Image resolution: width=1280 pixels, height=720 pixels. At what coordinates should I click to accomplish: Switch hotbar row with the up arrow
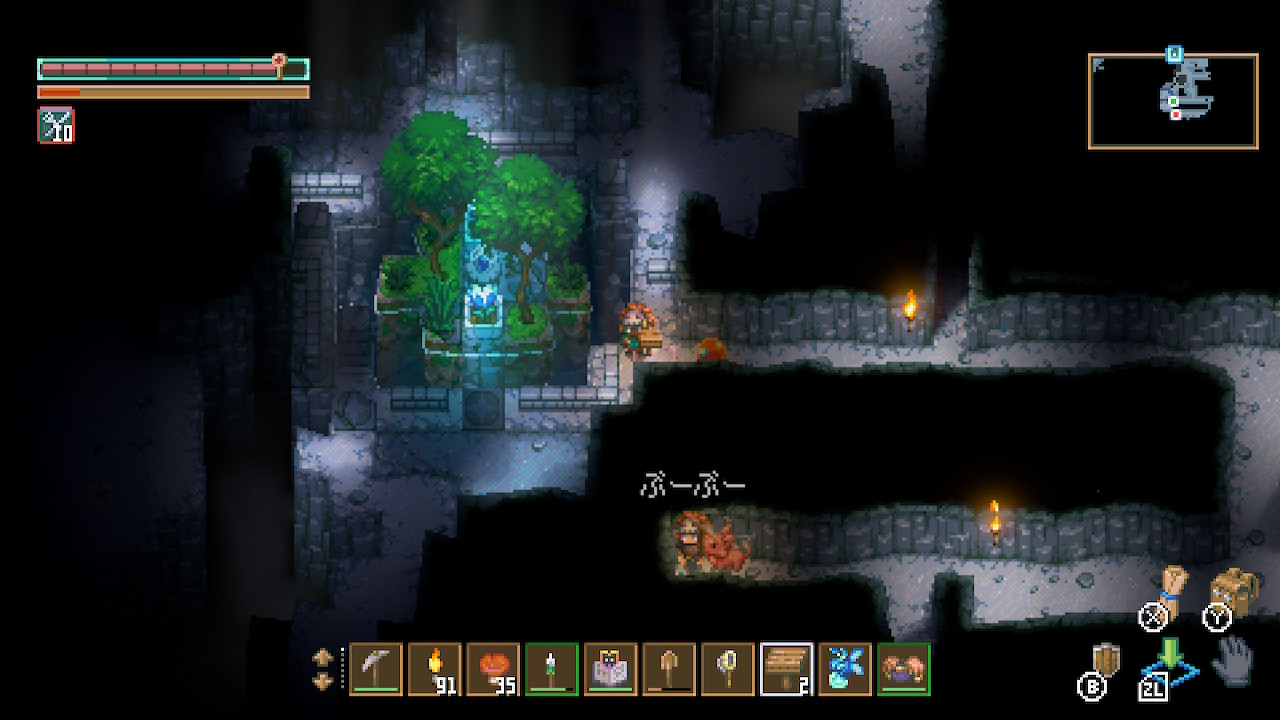tap(323, 657)
